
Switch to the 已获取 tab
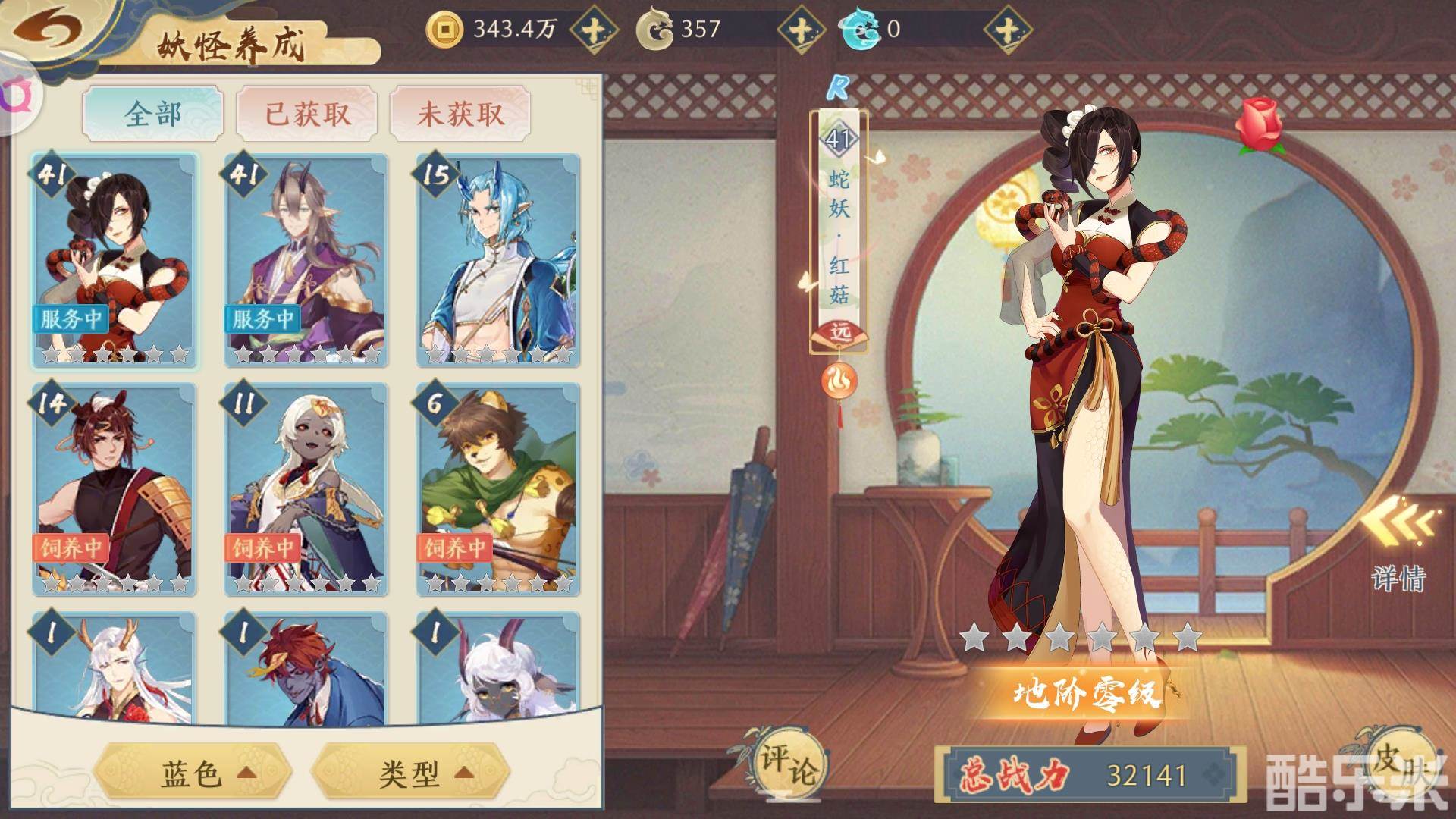pyautogui.click(x=307, y=114)
